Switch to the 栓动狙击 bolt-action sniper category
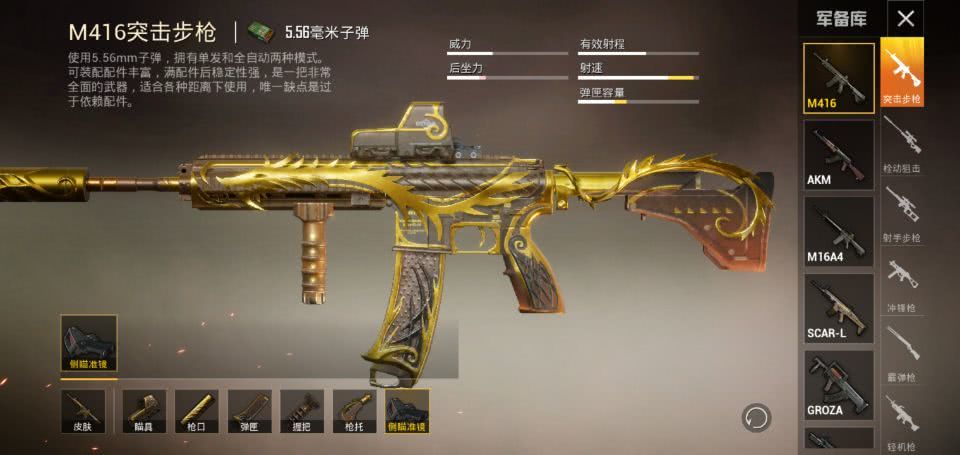The height and width of the screenshot is (455, 960). [901, 142]
